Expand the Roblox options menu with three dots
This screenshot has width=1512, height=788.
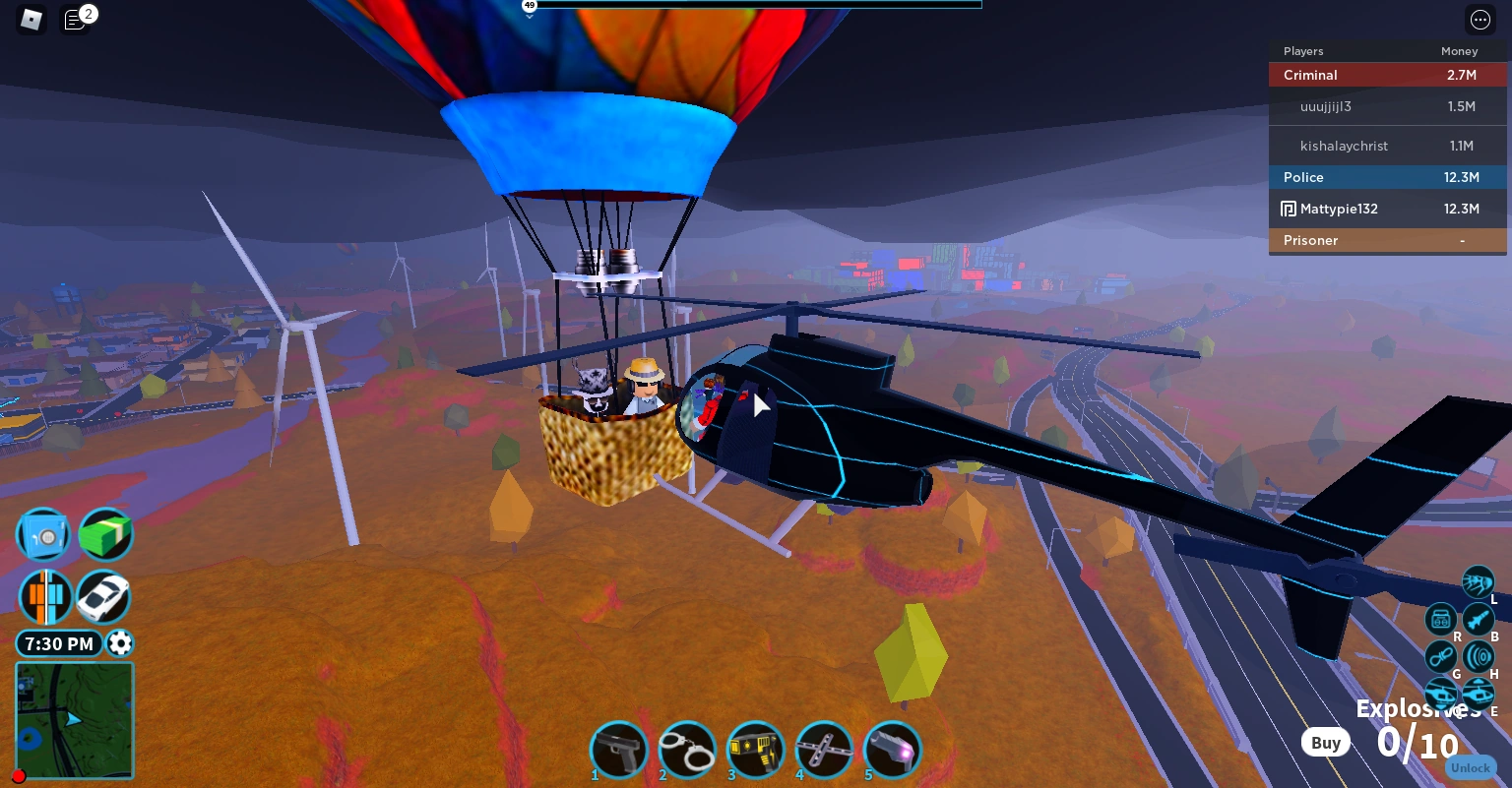click(1480, 20)
